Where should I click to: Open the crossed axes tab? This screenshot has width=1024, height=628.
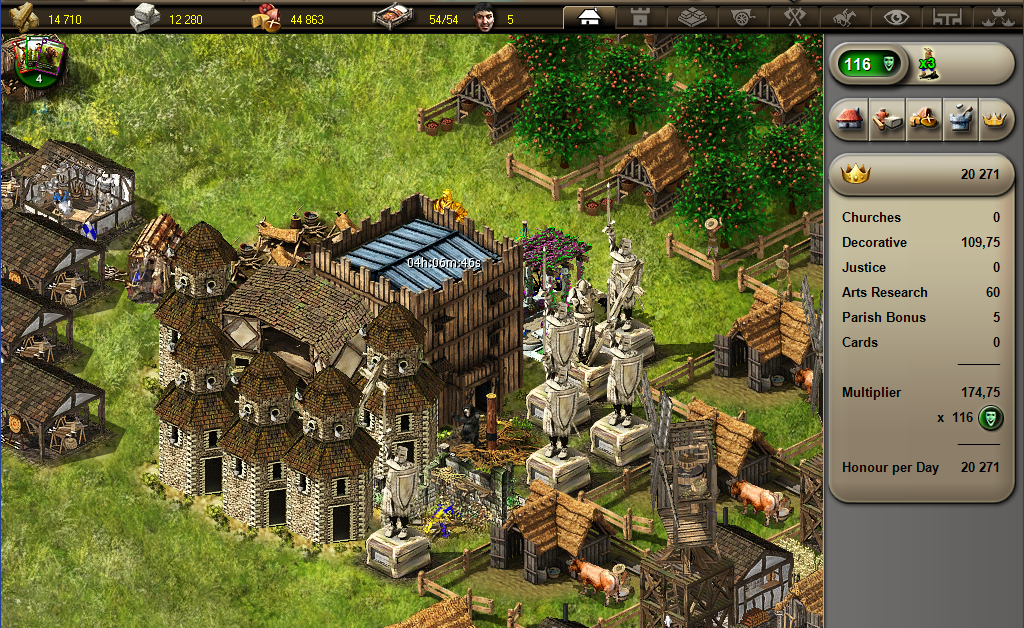[794, 17]
